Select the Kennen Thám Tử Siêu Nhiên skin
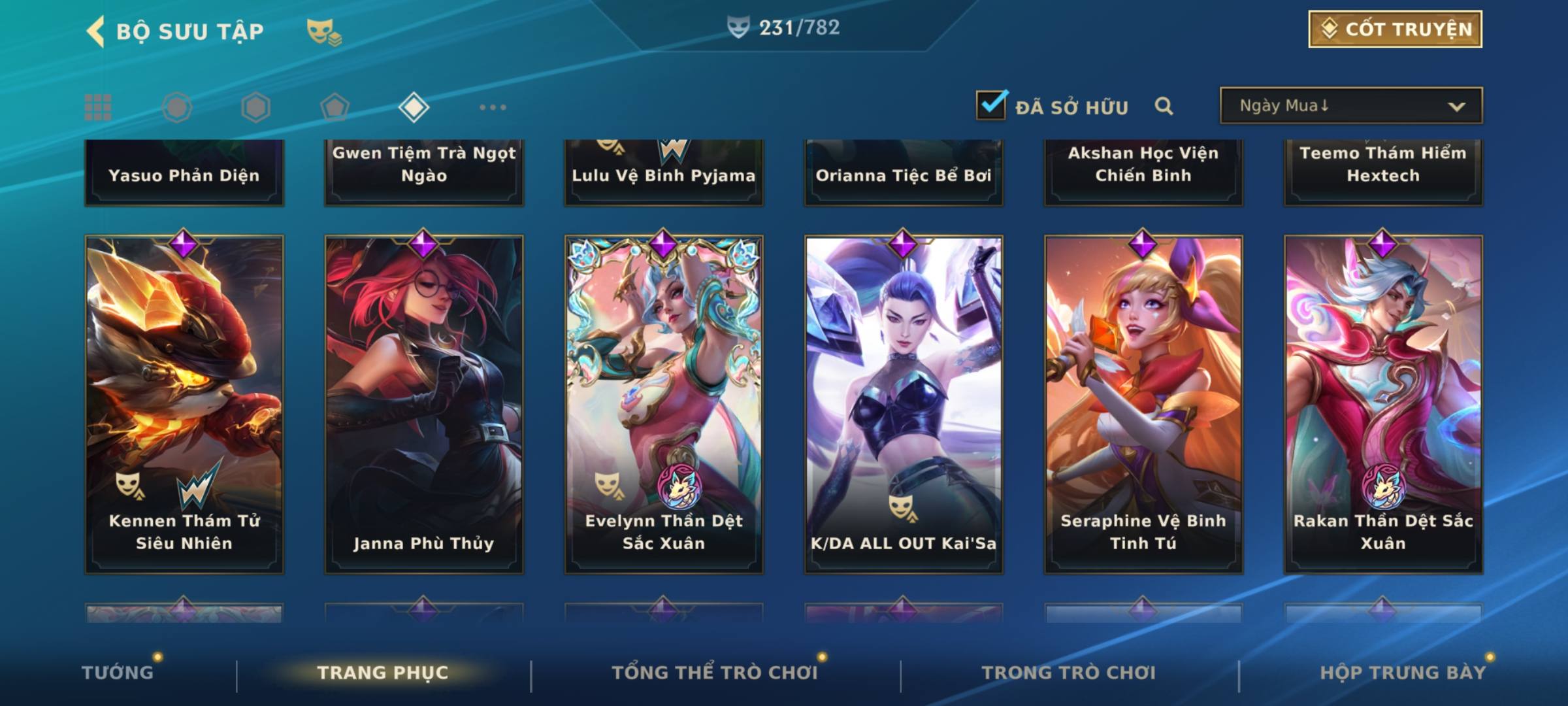This screenshot has height=706, width=1568. (x=184, y=404)
